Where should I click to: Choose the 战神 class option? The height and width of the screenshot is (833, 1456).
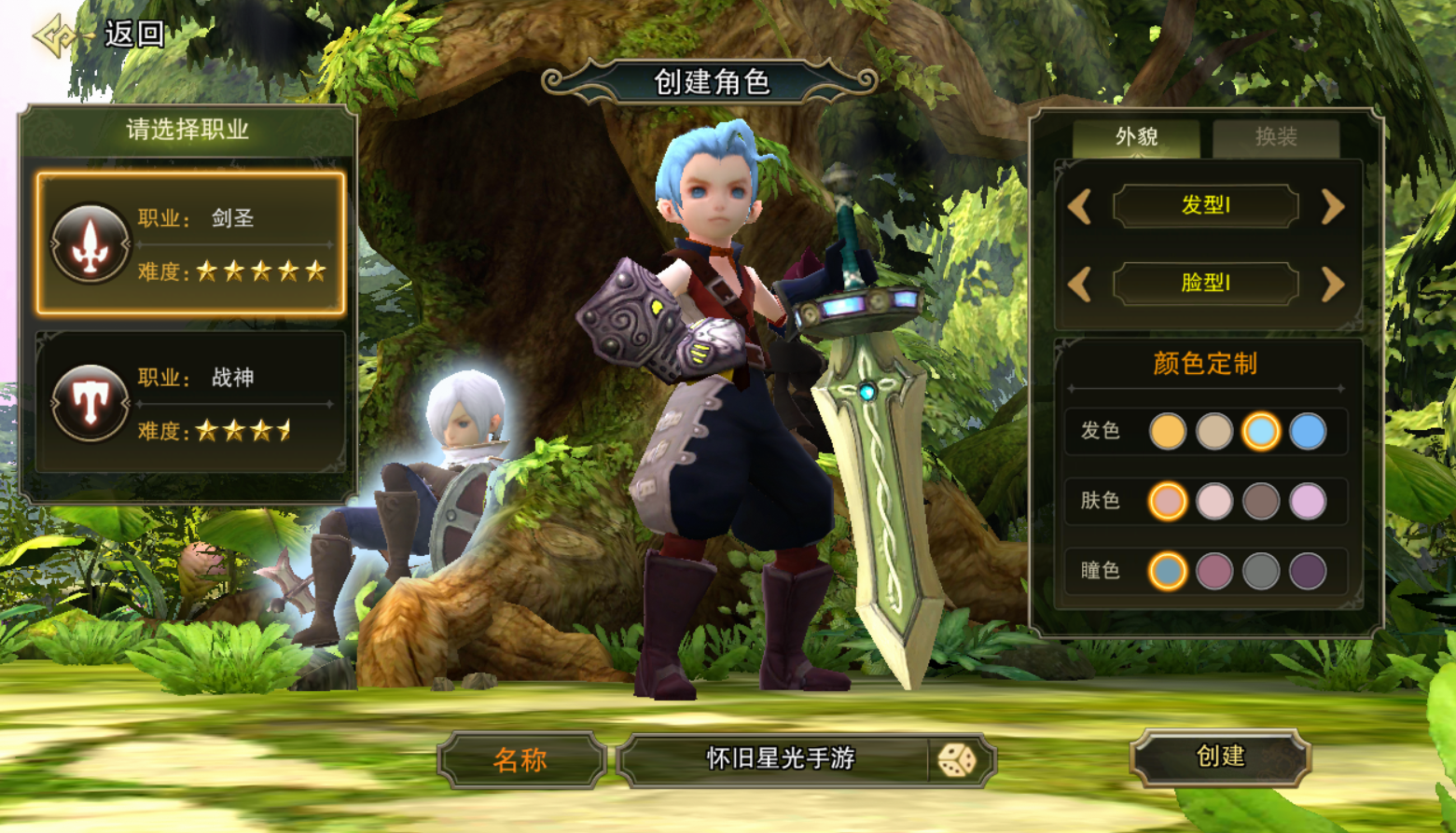pyautogui.click(x=191, y=403)
